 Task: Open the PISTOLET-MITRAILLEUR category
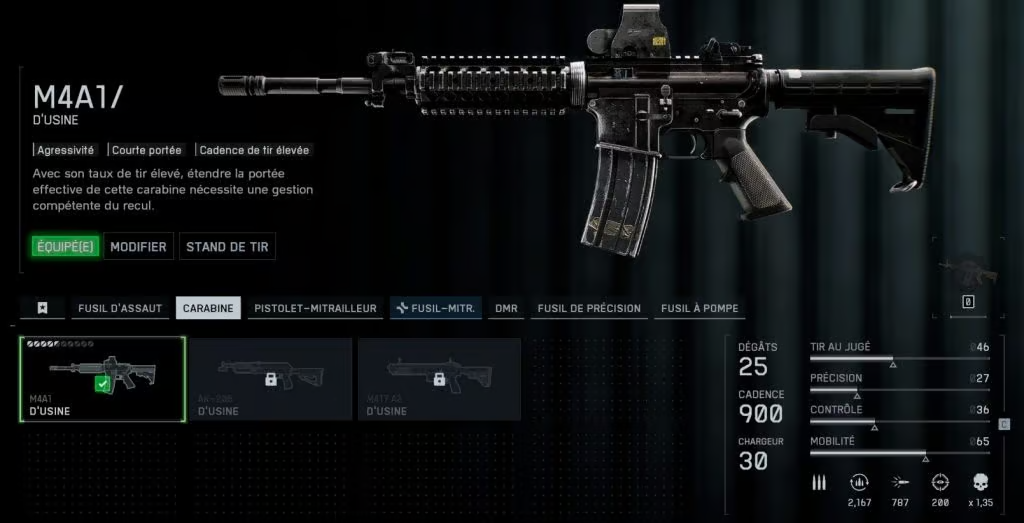(x=315, y=308)
